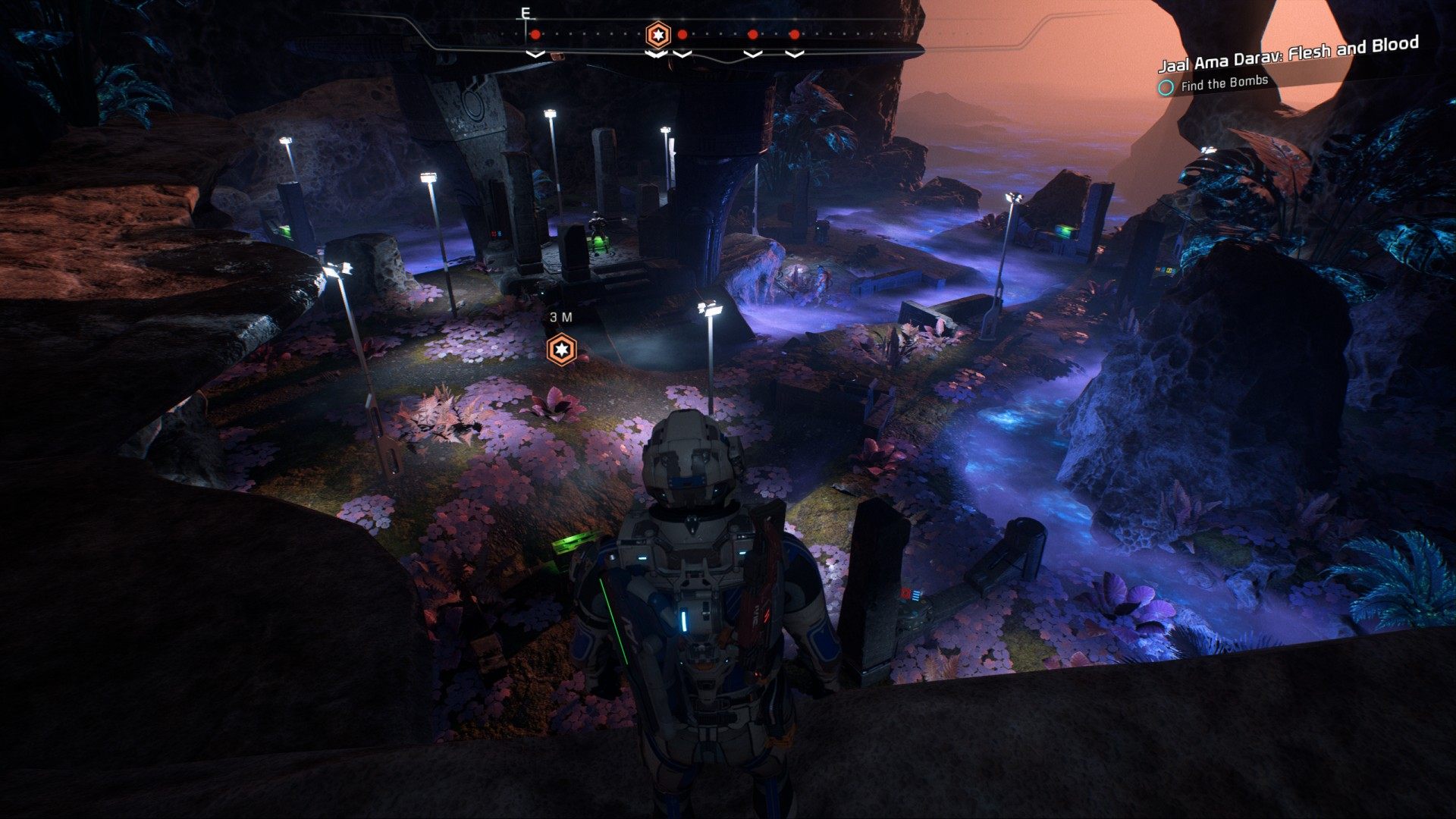This screenshot has height=819, width=1456.
Task: Select the 3 M objective waypoint marker
Action: (x=561, y=350)
